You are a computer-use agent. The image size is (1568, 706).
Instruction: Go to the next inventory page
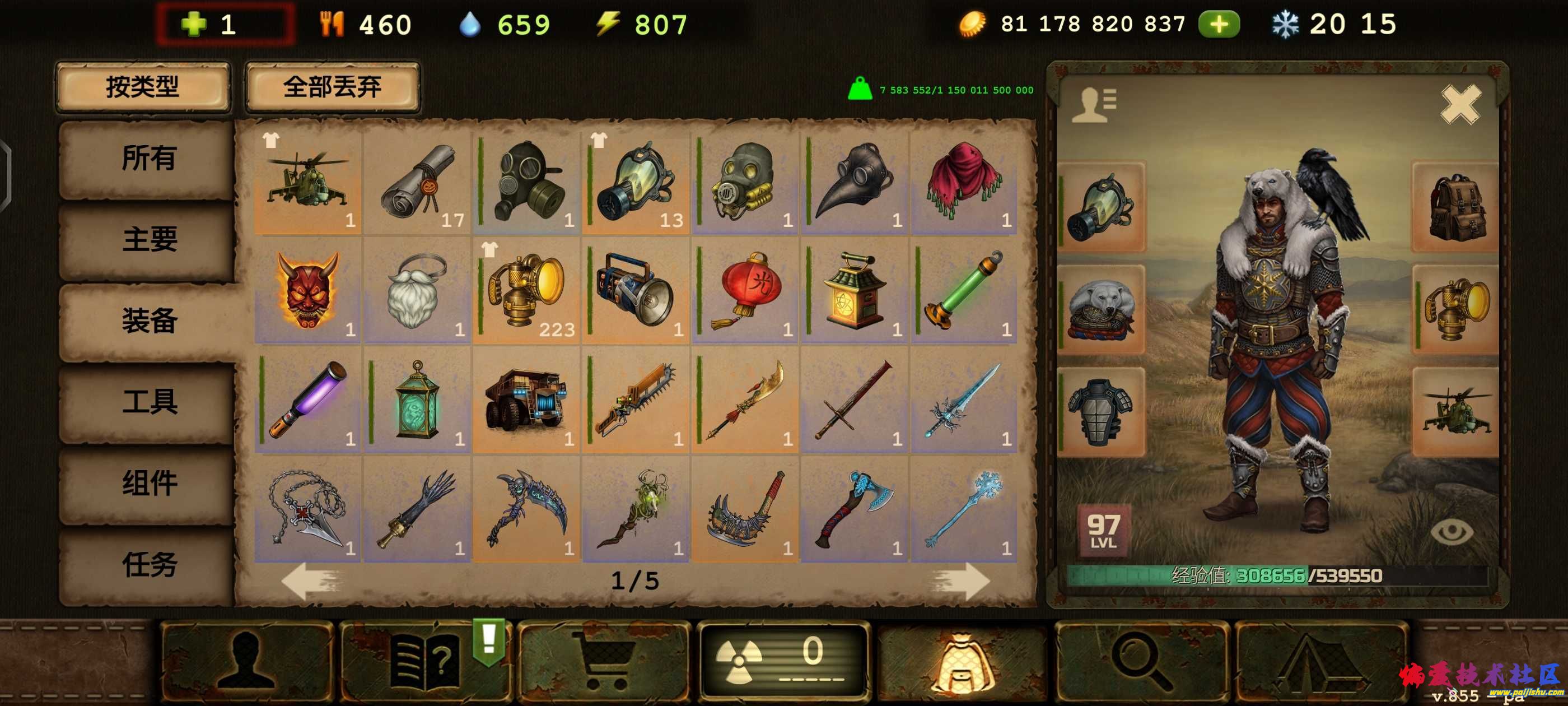(x=960, y=580)
